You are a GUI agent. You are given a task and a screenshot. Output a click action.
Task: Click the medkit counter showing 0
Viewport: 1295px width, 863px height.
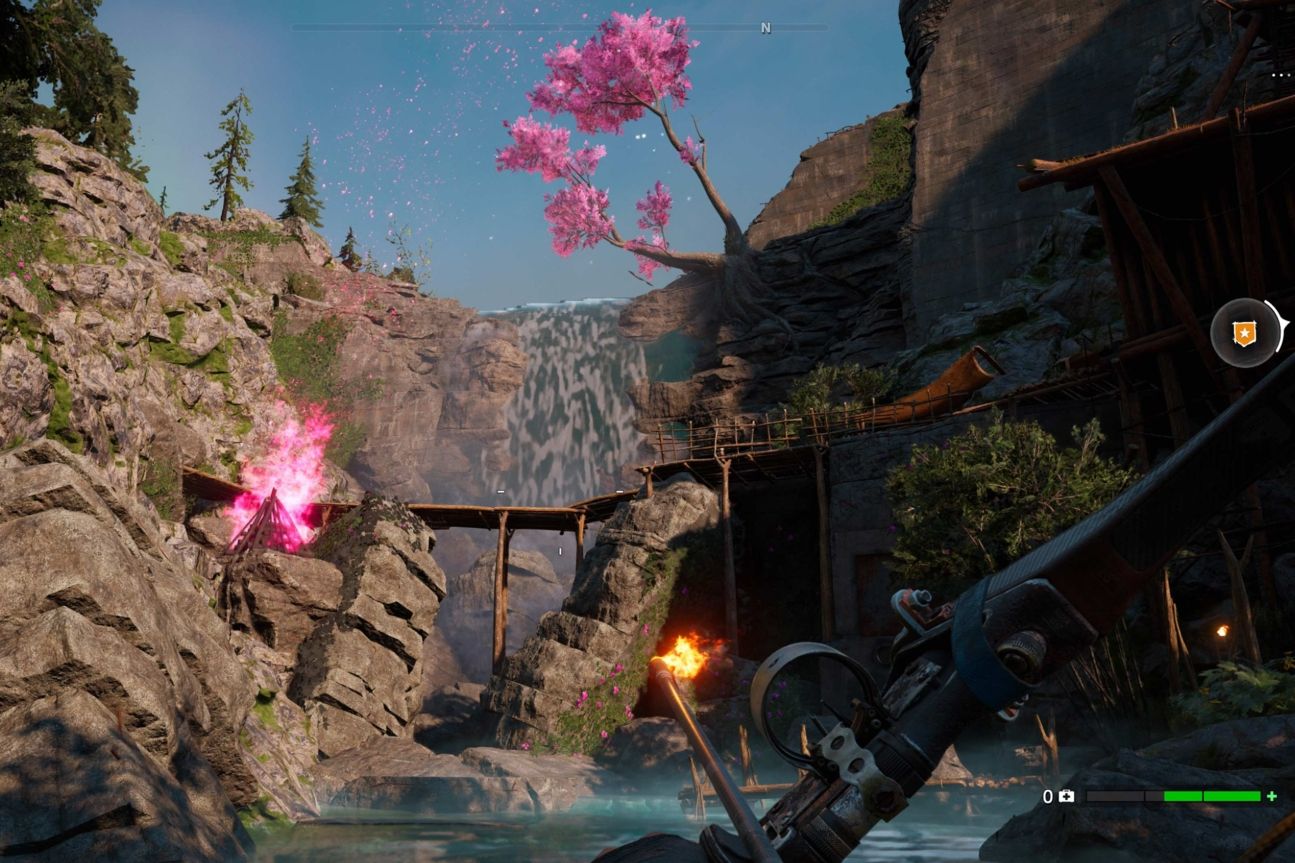1048,797
